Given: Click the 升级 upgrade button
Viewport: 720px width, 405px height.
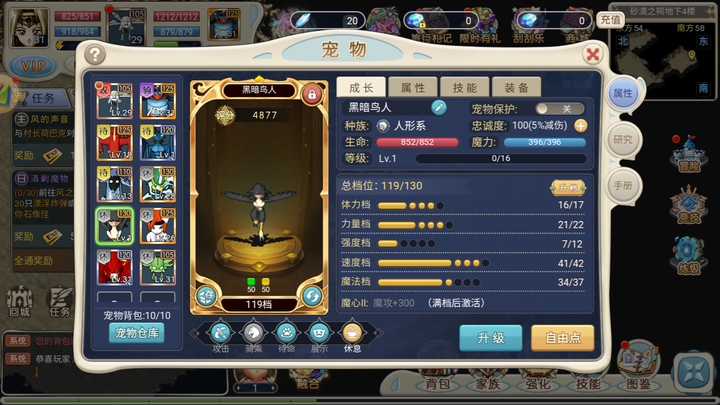Looking at the screenshot, I should [x=490, y=337].
